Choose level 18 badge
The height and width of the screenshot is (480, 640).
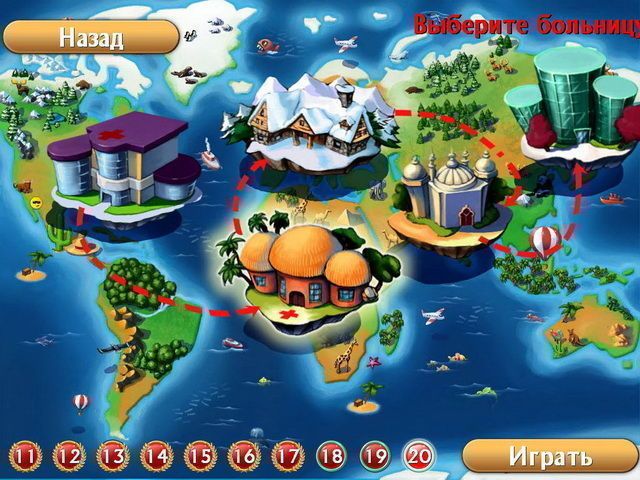(332, 457)
